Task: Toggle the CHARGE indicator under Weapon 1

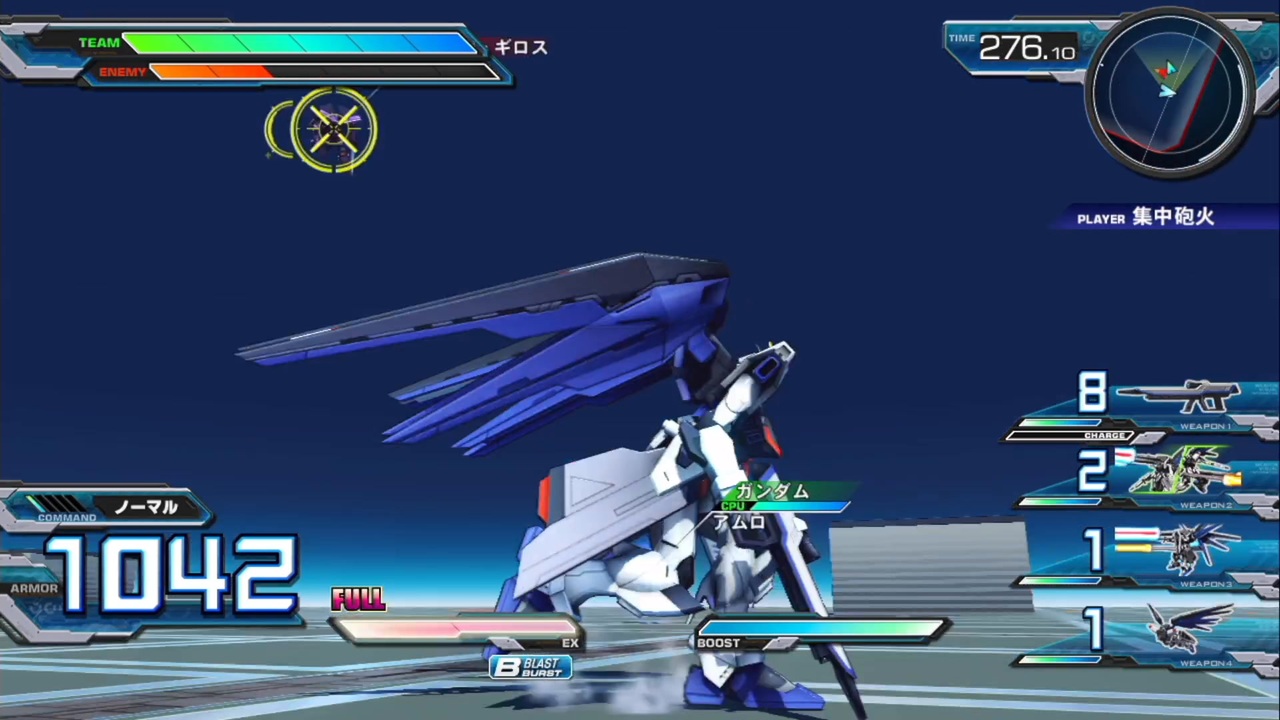Action: [1105, 435]
